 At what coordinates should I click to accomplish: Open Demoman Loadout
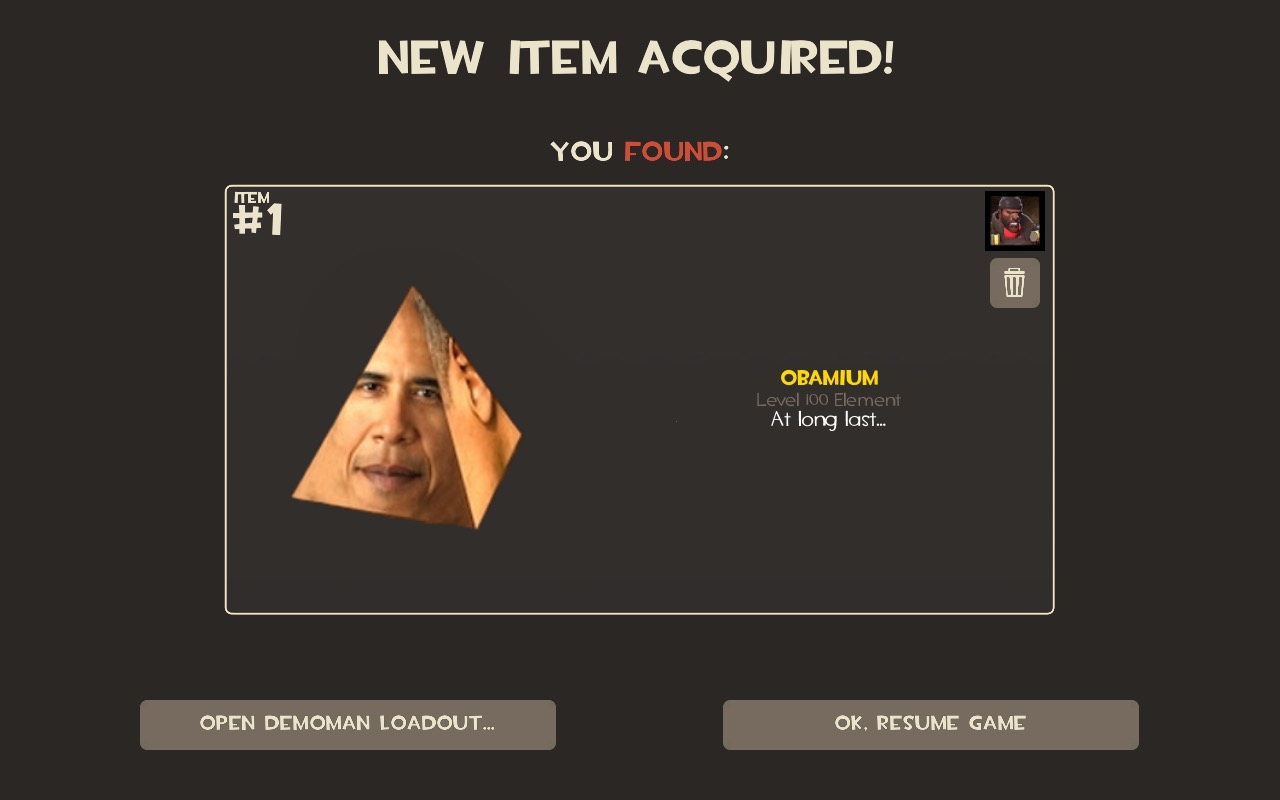pyautogui.click(x=347, y=724)
